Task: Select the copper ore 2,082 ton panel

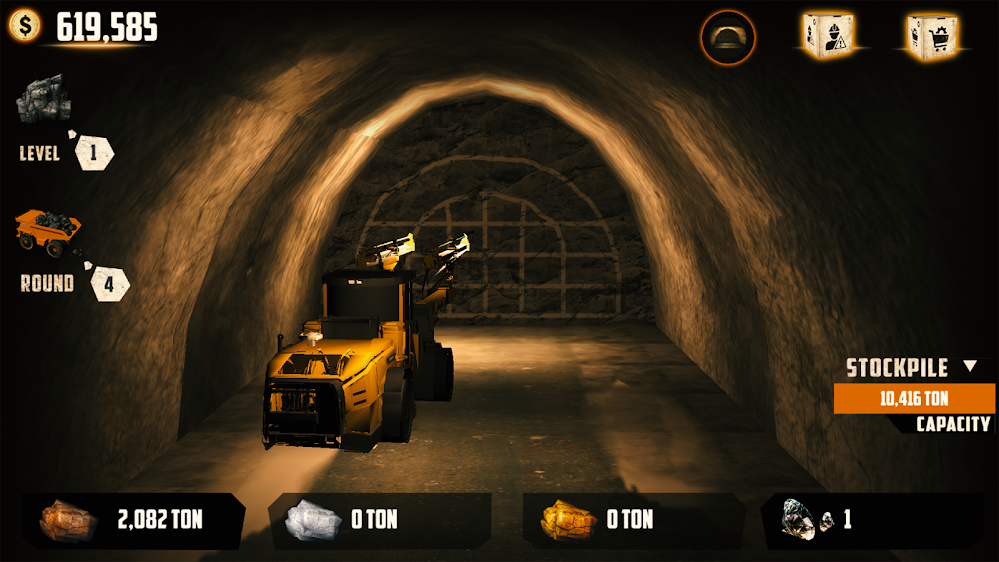Action: [x=133, y=520]
